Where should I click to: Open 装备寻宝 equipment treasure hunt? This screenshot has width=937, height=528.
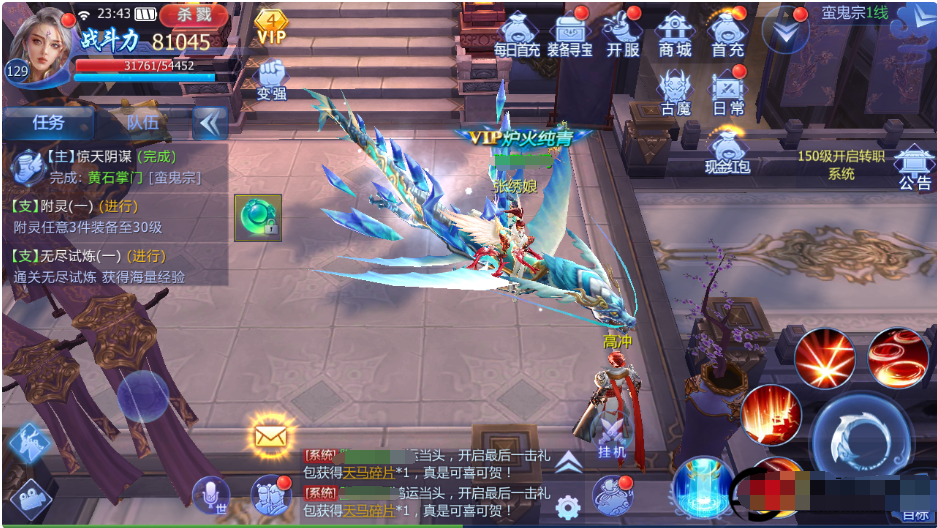(572, 34)
